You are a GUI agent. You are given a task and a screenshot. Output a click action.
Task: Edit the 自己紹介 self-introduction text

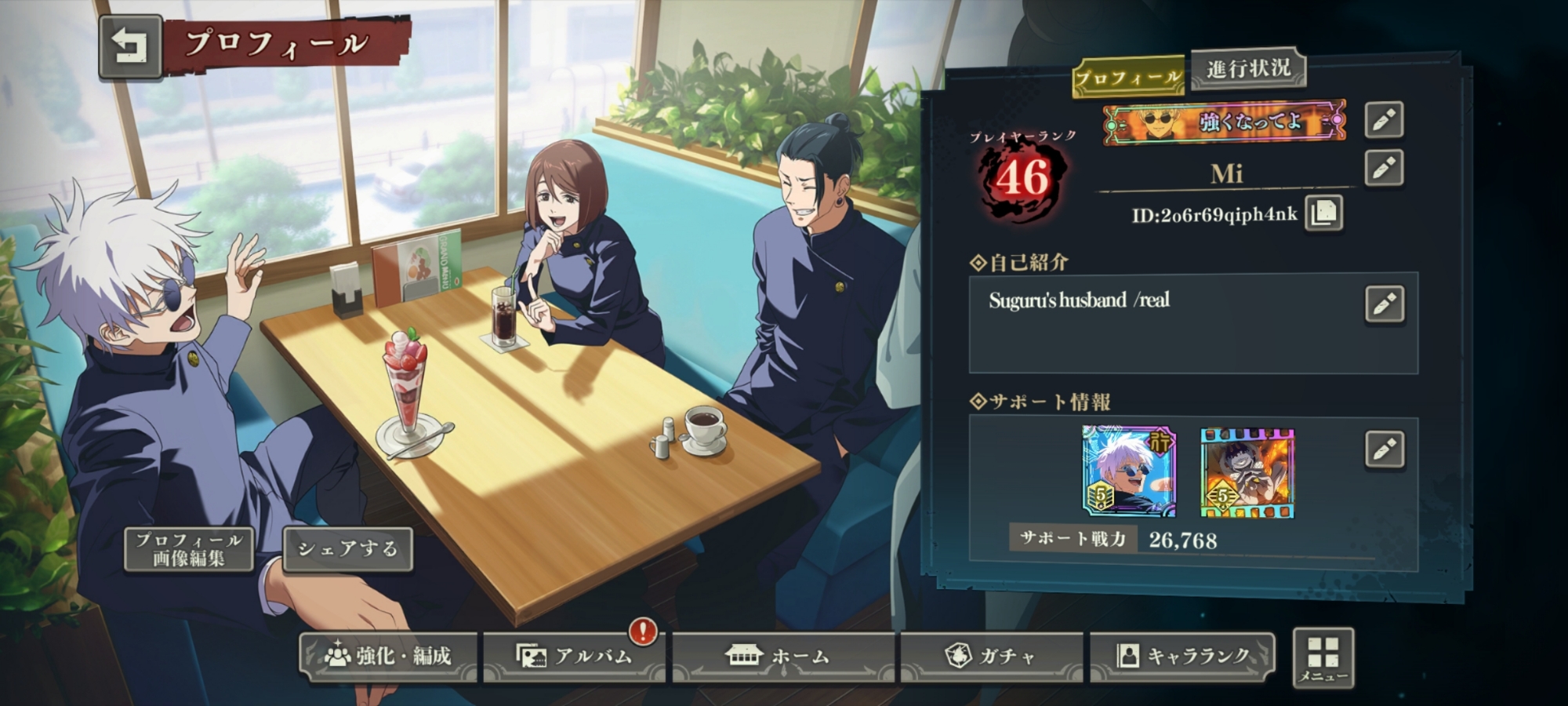point(1384,304)
